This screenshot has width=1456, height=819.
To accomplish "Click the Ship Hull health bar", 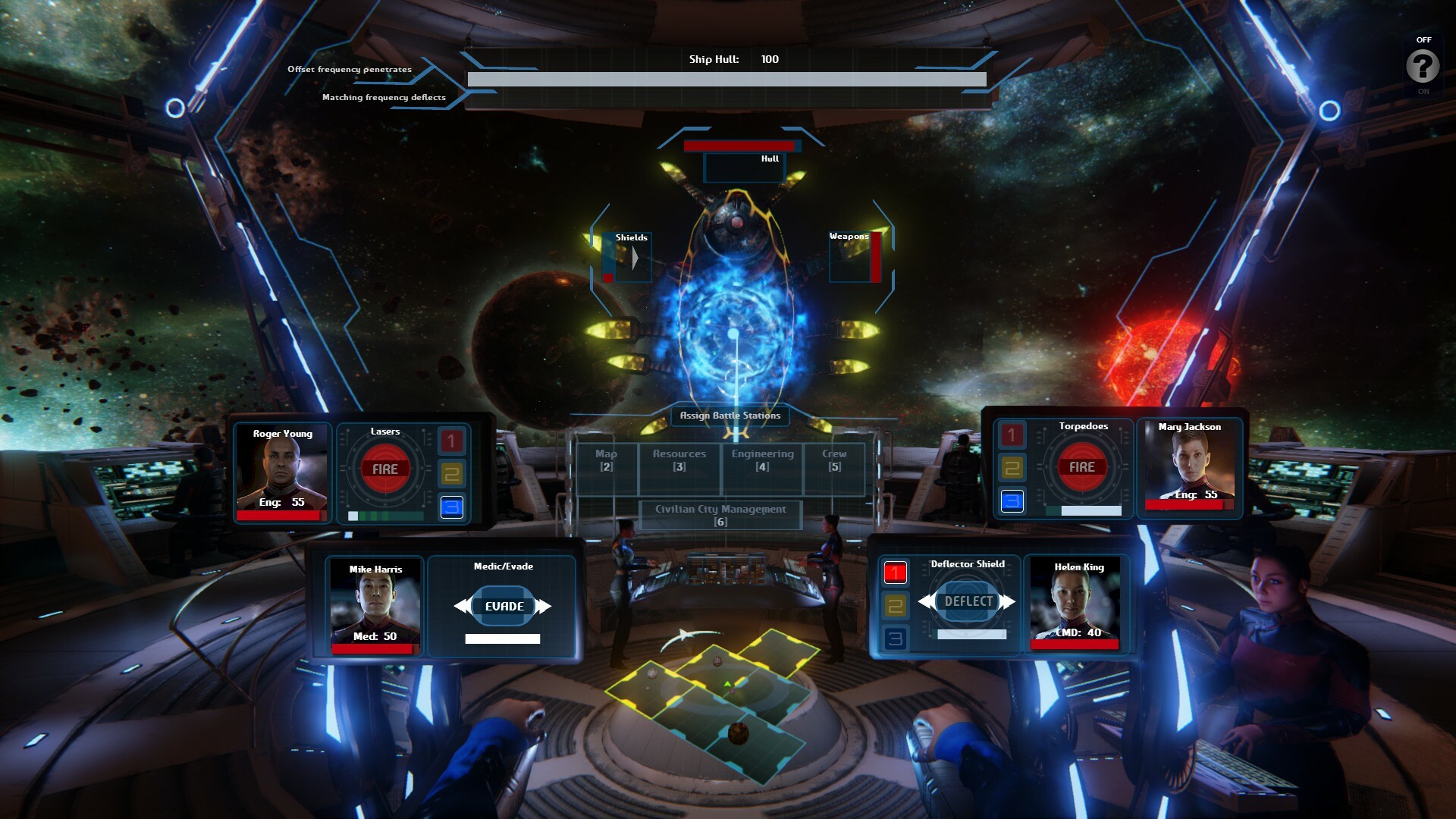I will click(726, 77).
